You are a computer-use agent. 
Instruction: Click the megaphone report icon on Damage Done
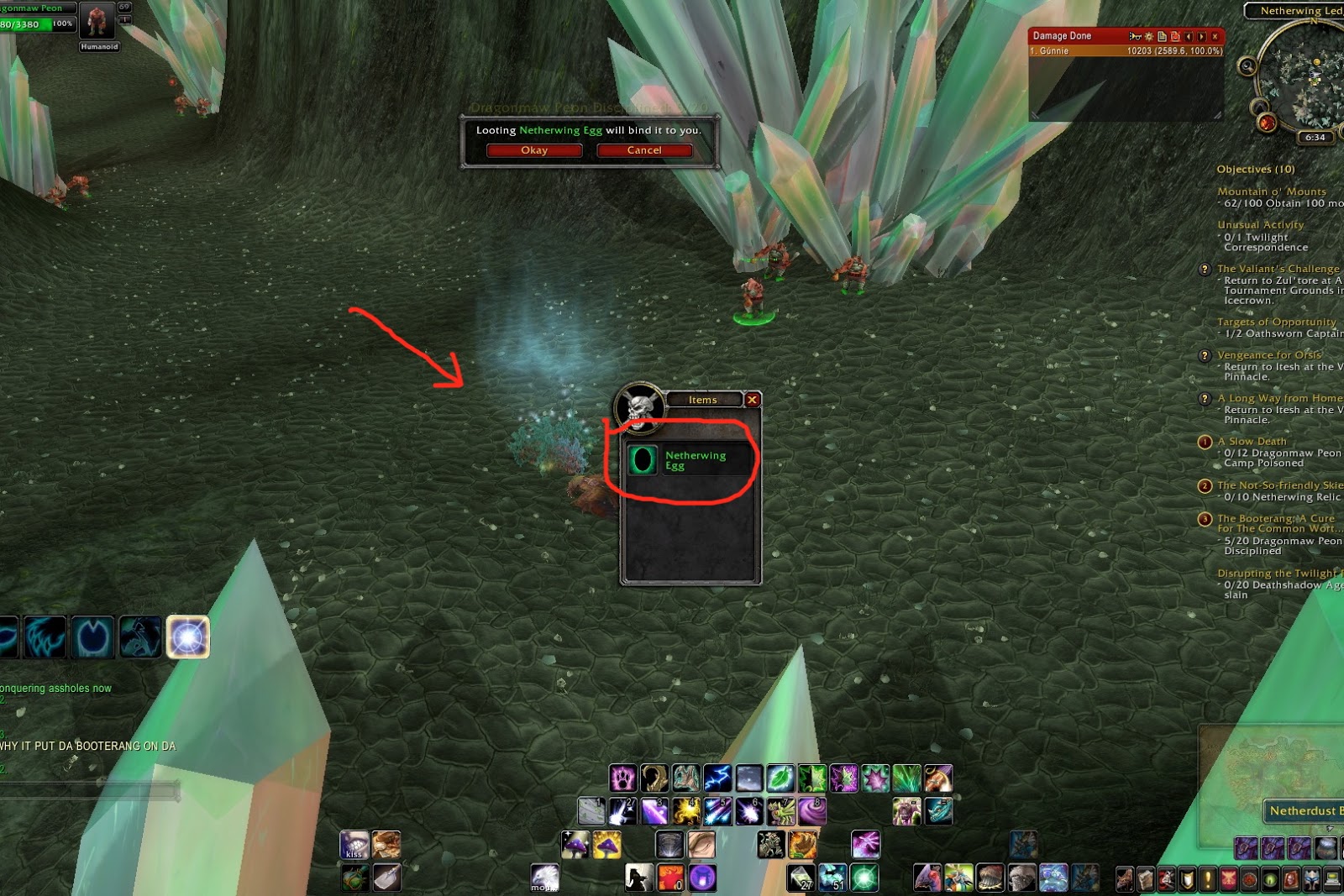pyautogui.click(x=1135, y=37)
